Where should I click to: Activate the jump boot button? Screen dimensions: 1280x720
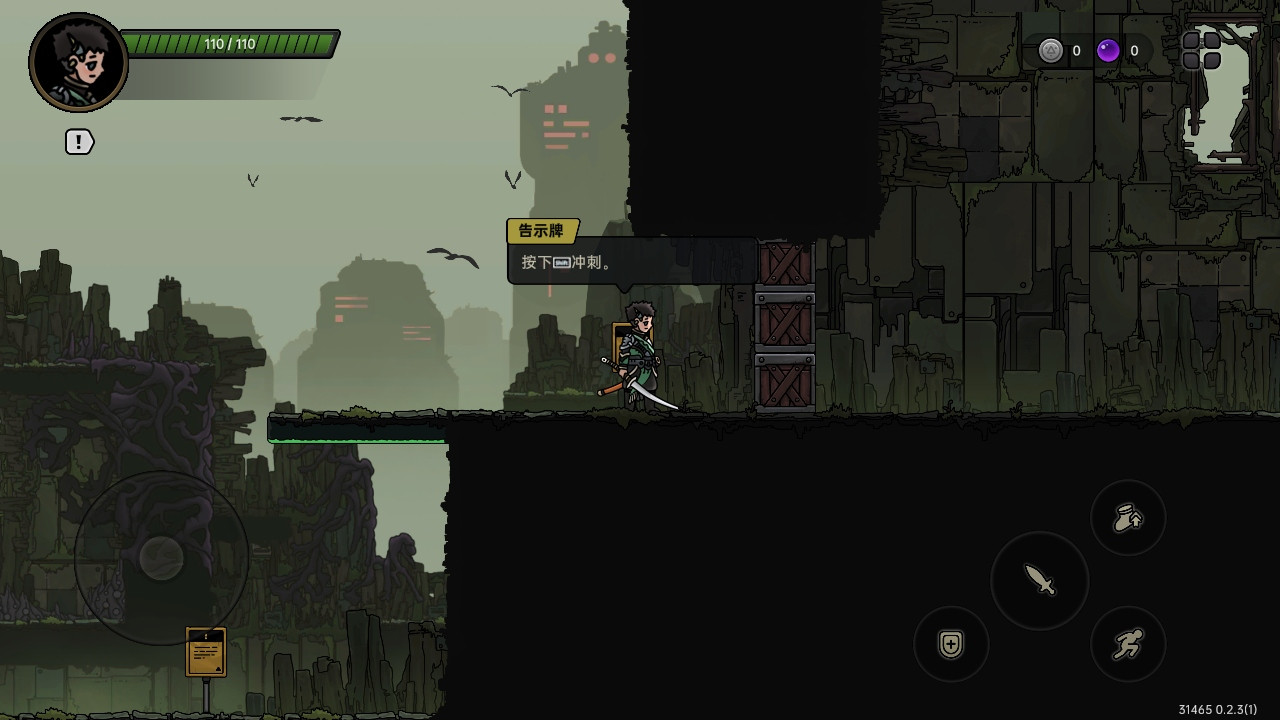[x=1128, y=518]
